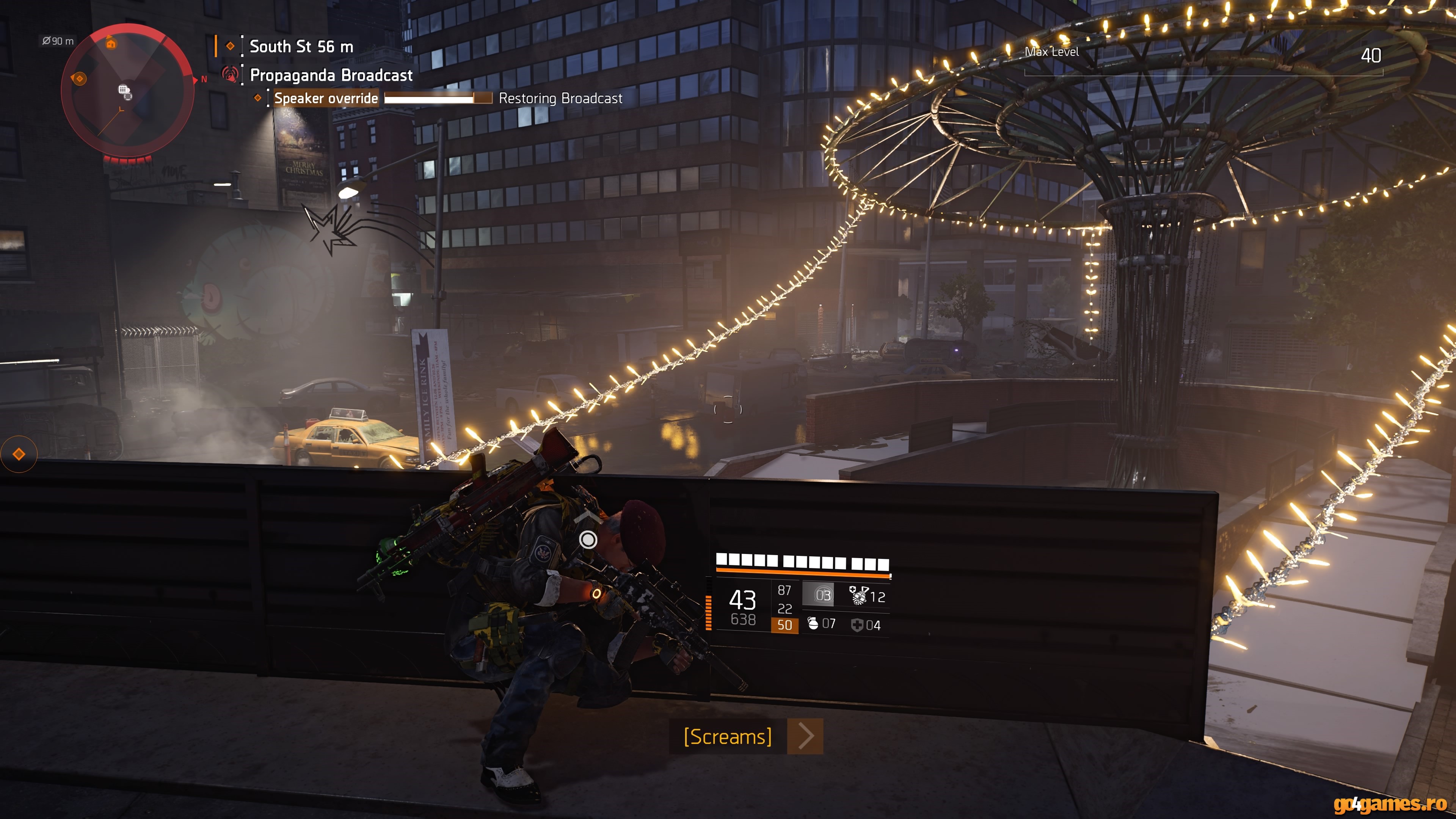Select the South St objective tracker entry

click(x=301, y=46)
